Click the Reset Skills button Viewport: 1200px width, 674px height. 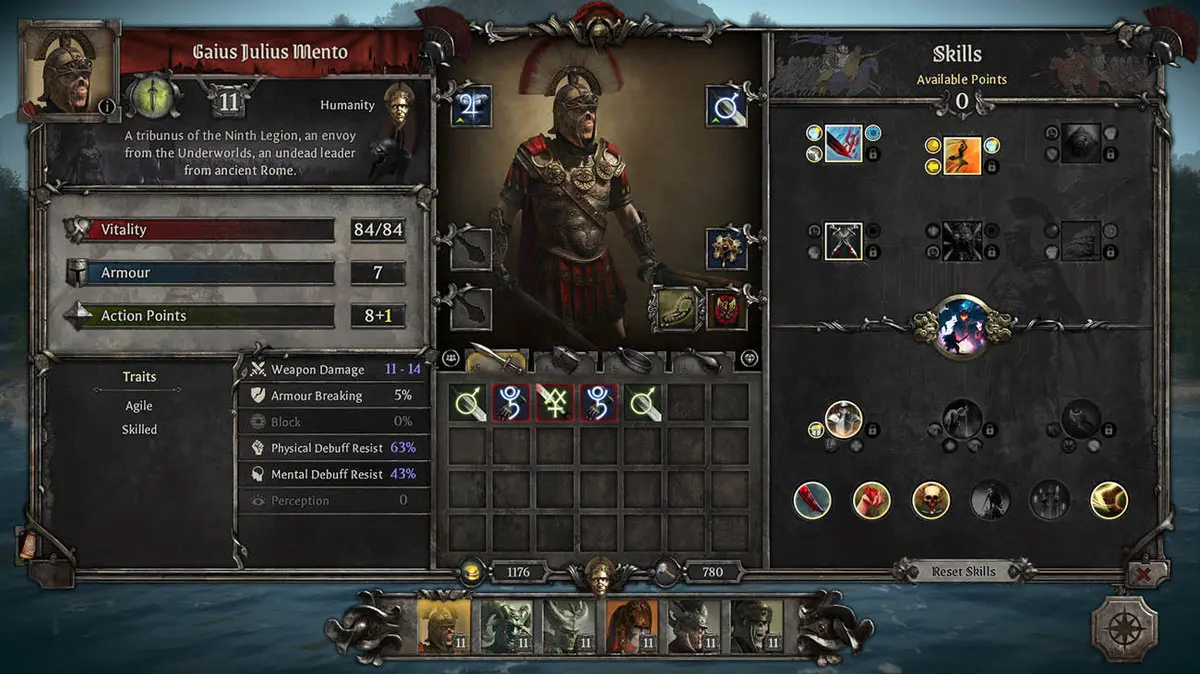tap(963, 571)
